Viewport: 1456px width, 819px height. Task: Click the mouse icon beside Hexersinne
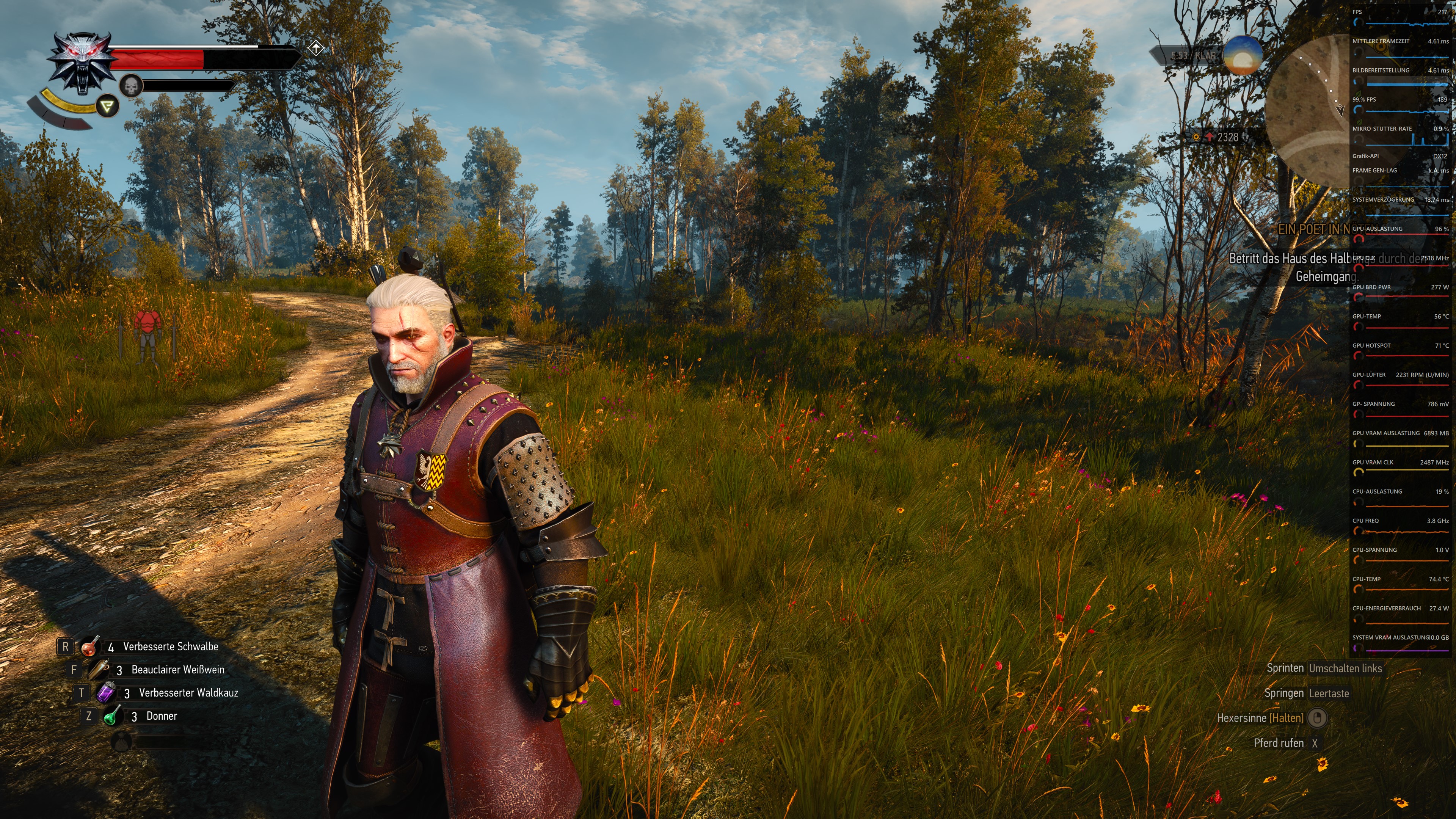pos(1319,718)
